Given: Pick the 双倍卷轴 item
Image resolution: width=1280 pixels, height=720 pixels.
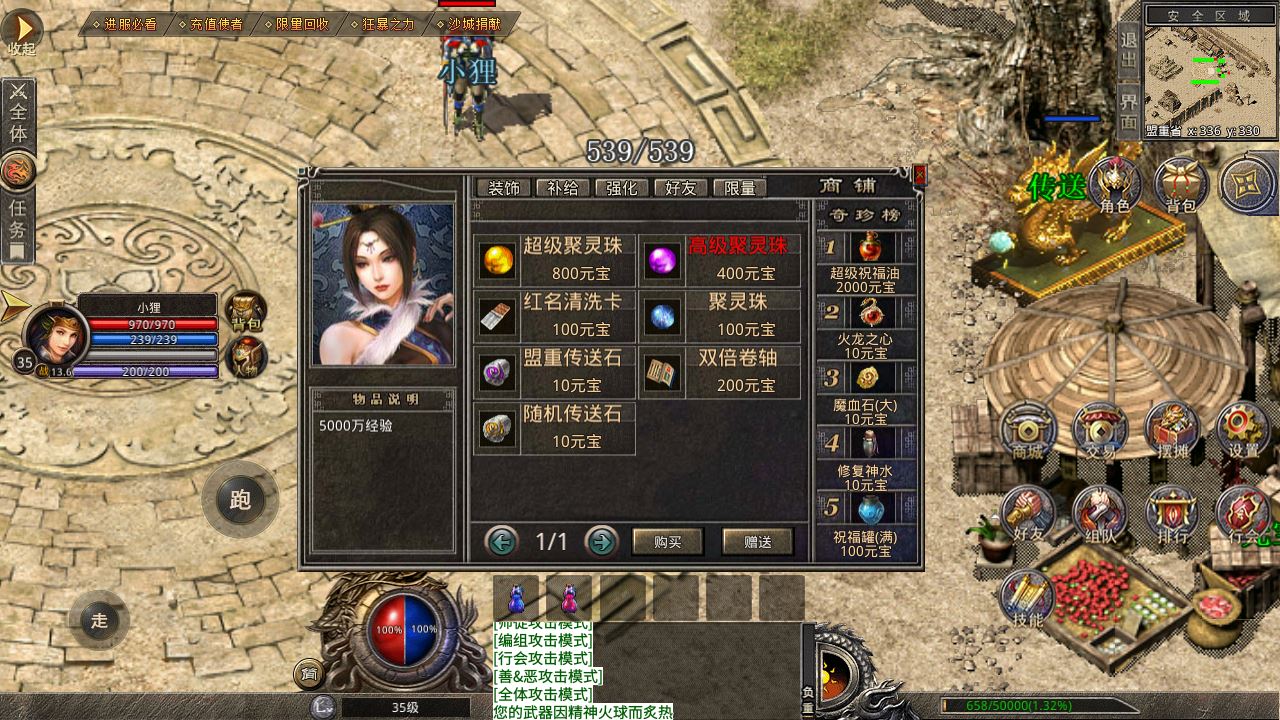Looking at the screenshot, I should pyautogui.click(x=721, y=372).
